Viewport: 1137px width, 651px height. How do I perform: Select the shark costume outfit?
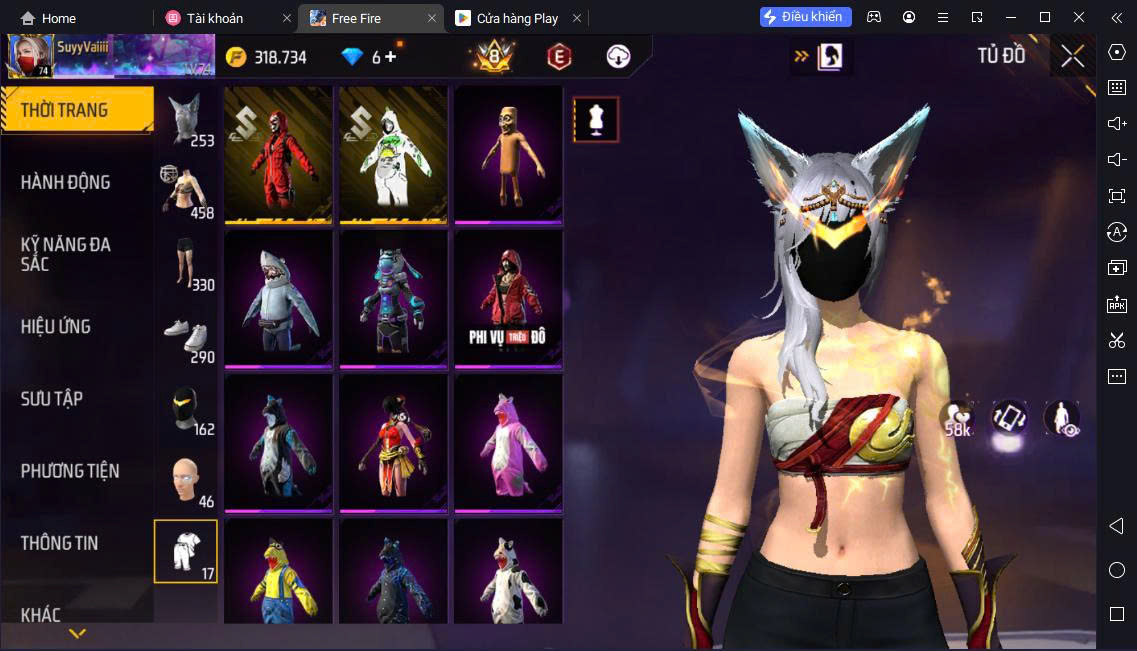pyautogui.click(x=278, y=298)
